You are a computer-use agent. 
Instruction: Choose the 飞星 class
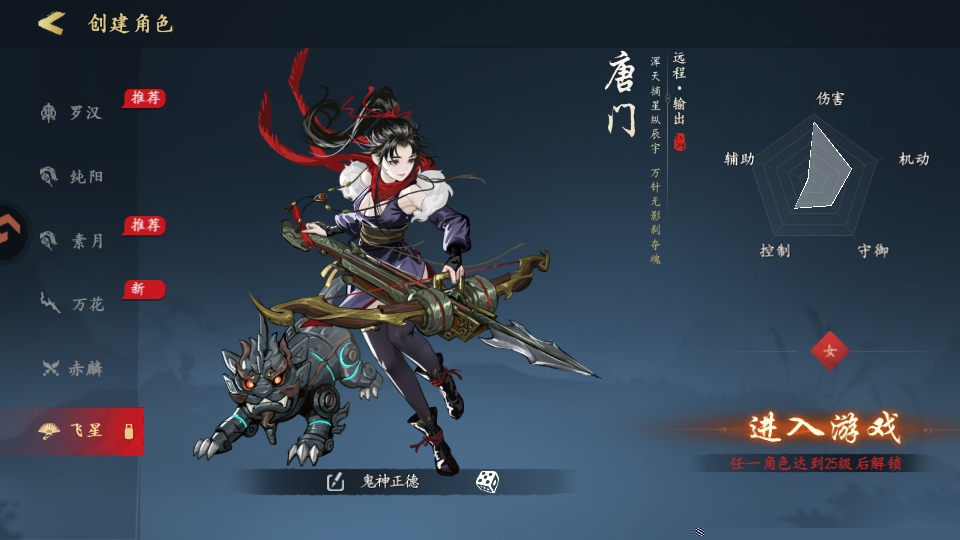tap(72, 431)
